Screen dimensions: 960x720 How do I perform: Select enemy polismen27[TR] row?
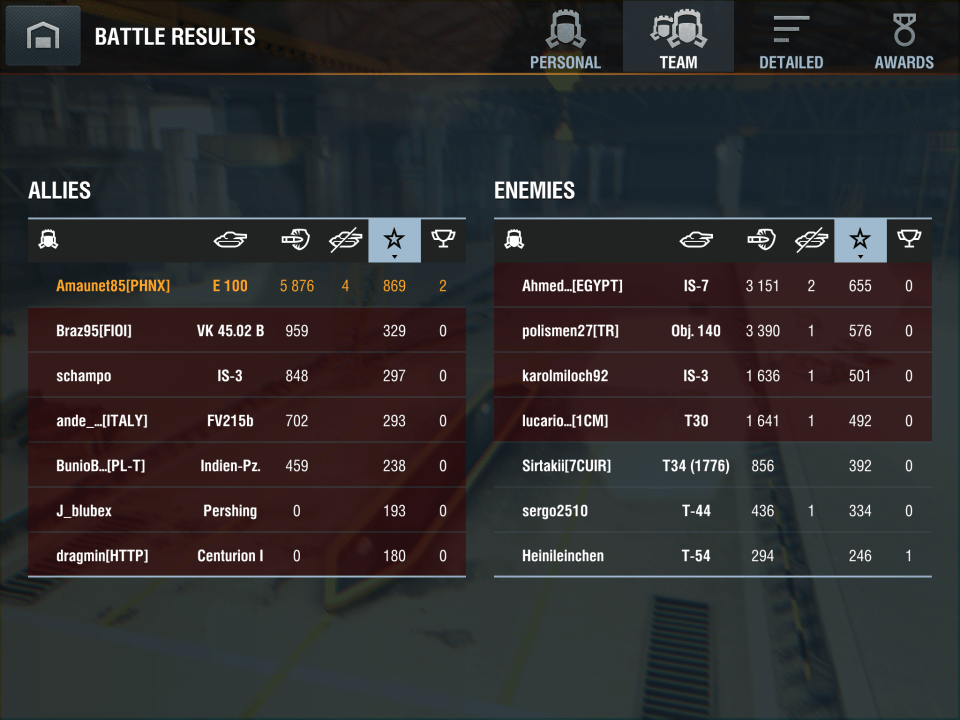(x=712, y=331)
